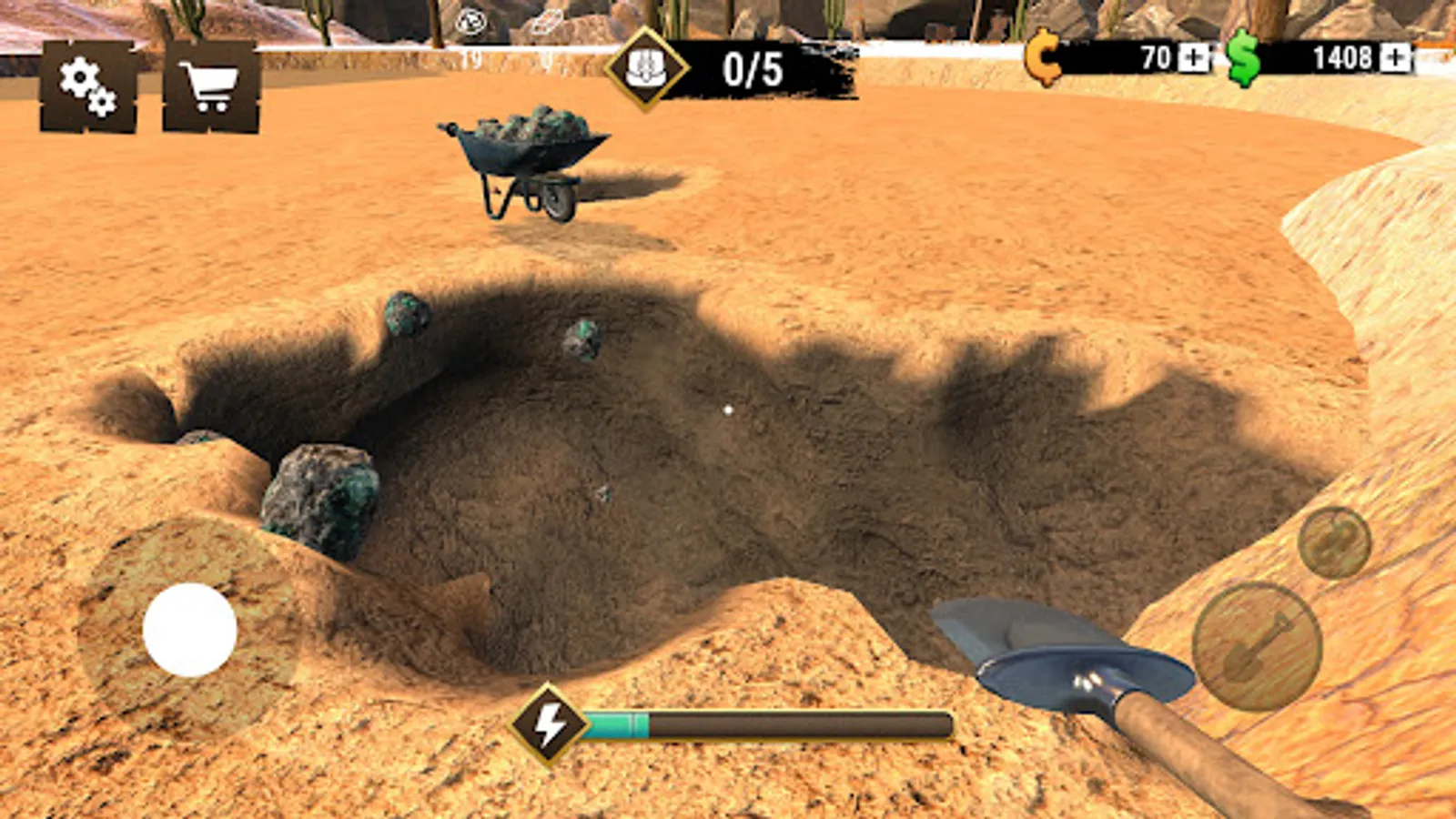Tap the joystick base pad on the left

pos(188,630)
